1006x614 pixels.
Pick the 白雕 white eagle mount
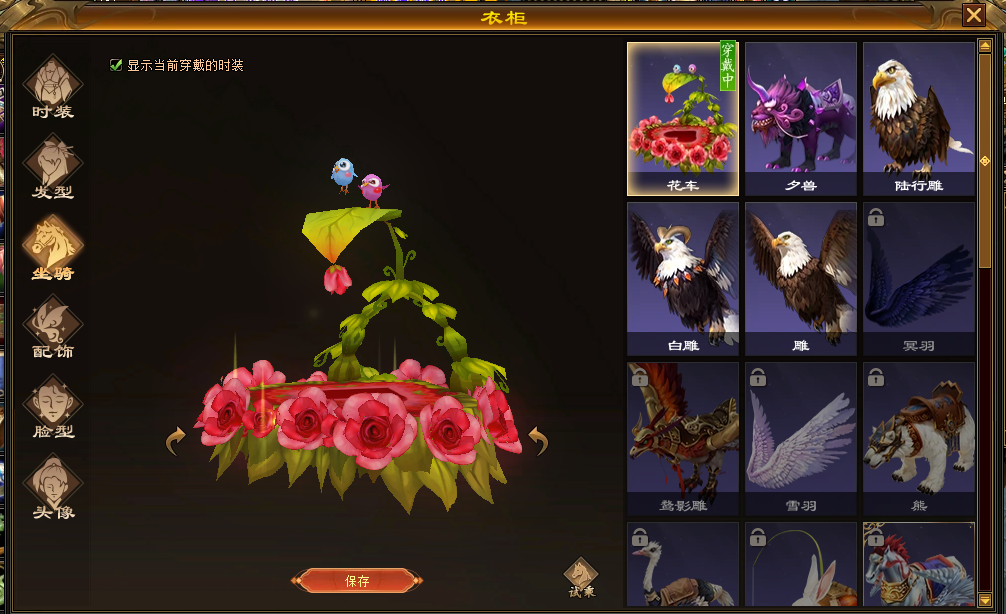683,278
